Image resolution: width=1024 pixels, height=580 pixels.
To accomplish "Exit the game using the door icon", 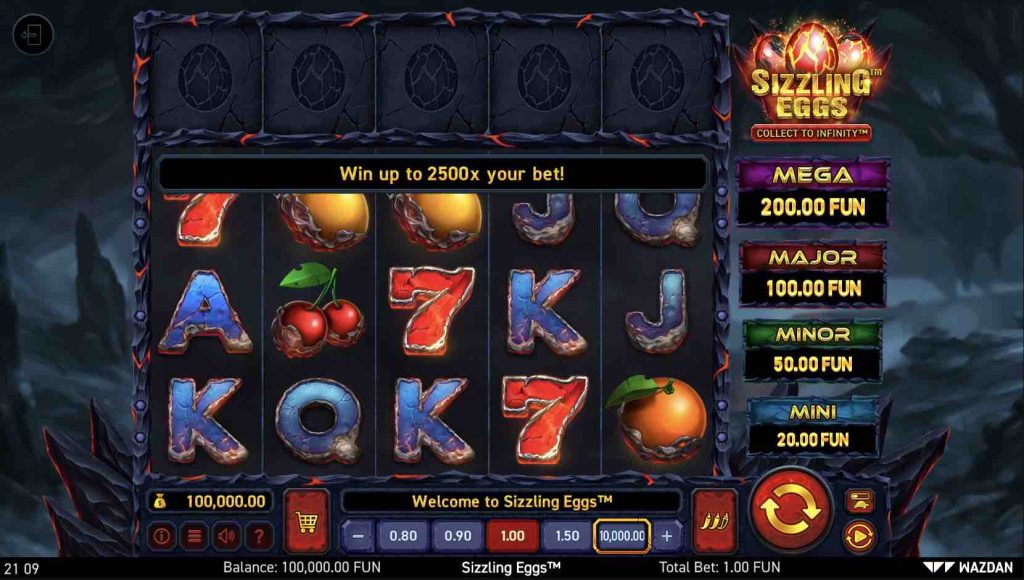I will [x=32, y=36].
